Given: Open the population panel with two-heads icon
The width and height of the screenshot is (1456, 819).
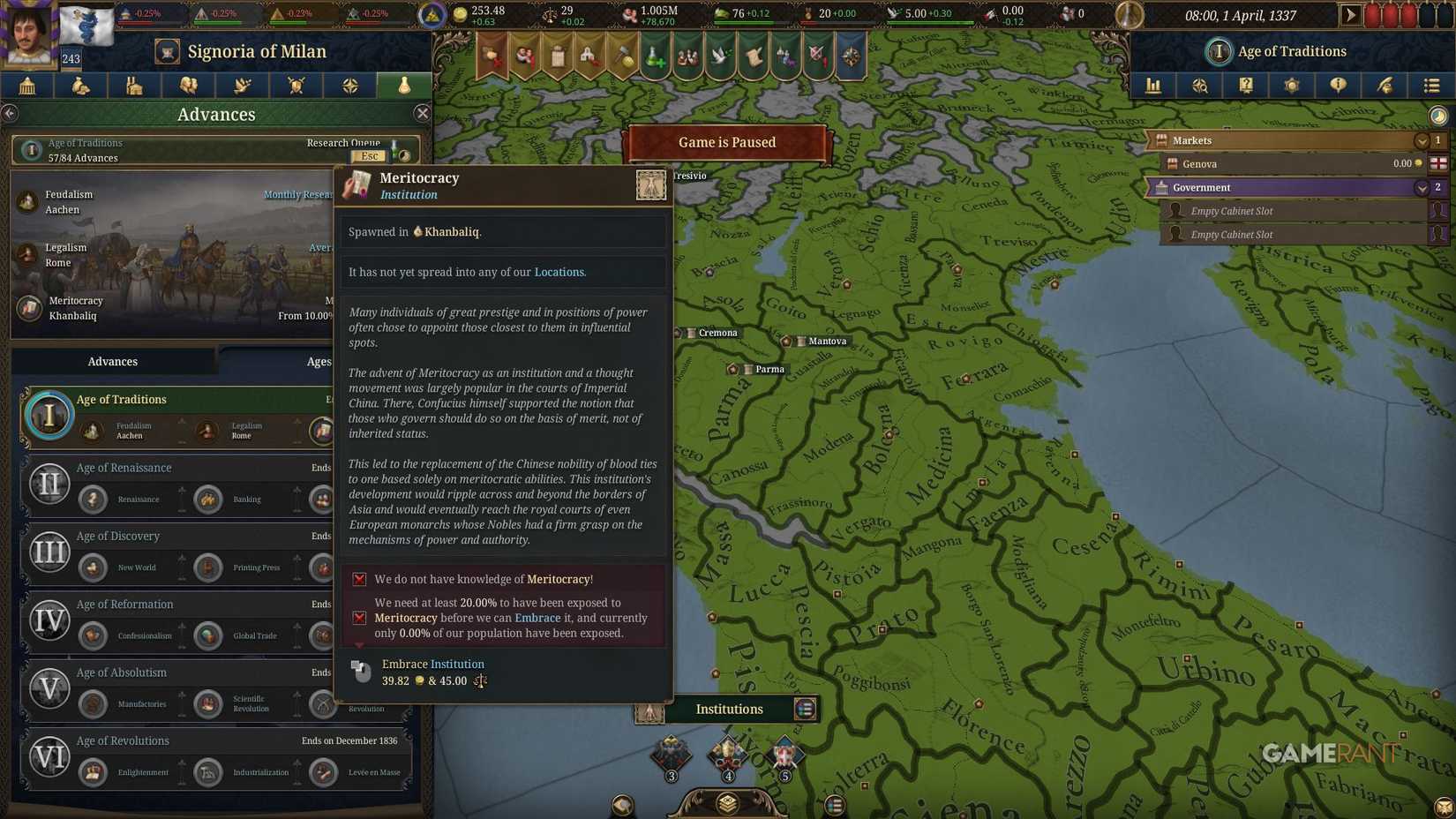Looking at the screenshot, I should point(188,86).
